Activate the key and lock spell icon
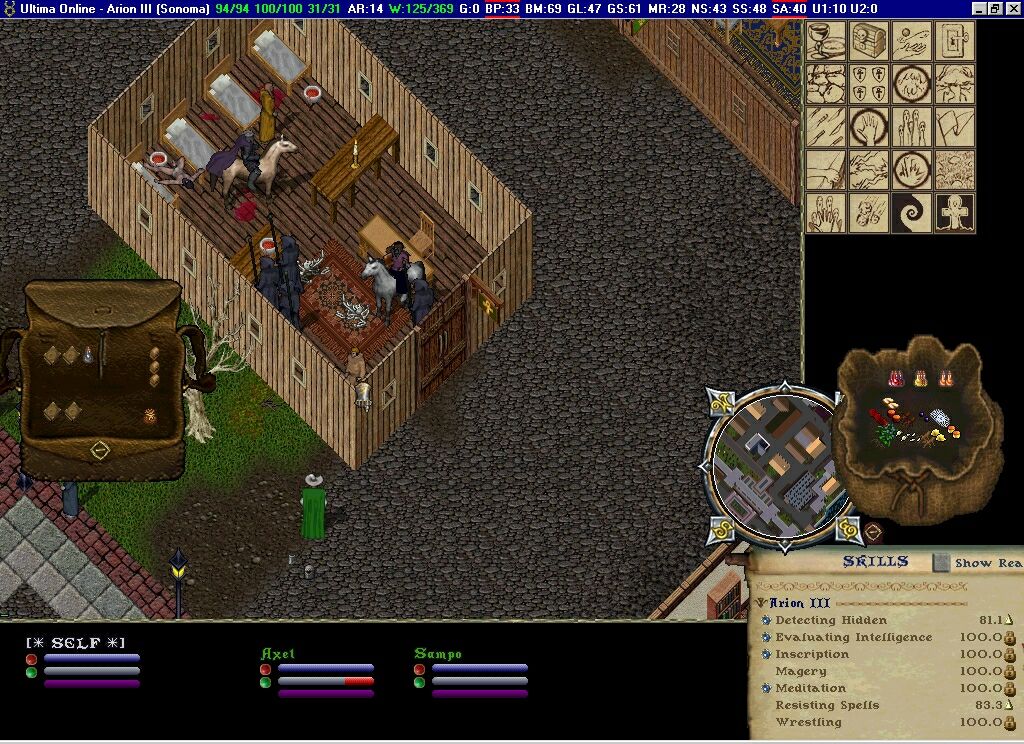1024x744 pixels. (955, 41)
